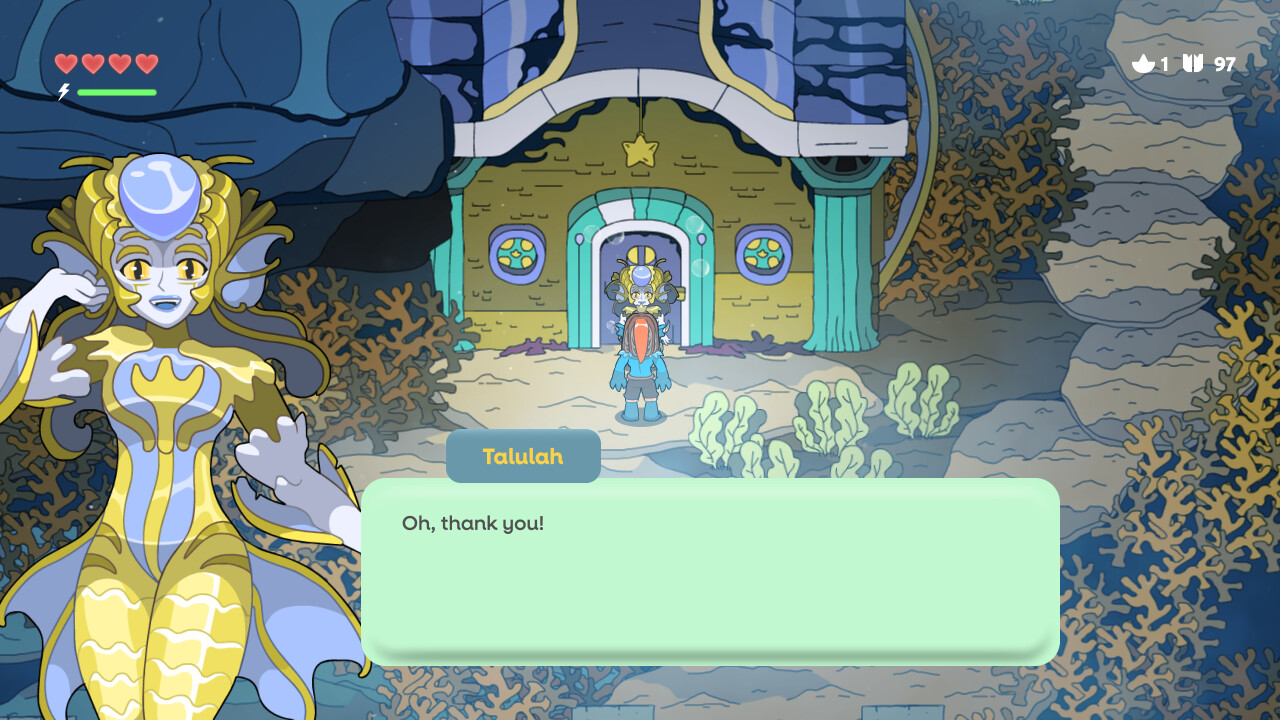Select the second heart icon
The image size is (1280, 720).
(x=92, y=63)
